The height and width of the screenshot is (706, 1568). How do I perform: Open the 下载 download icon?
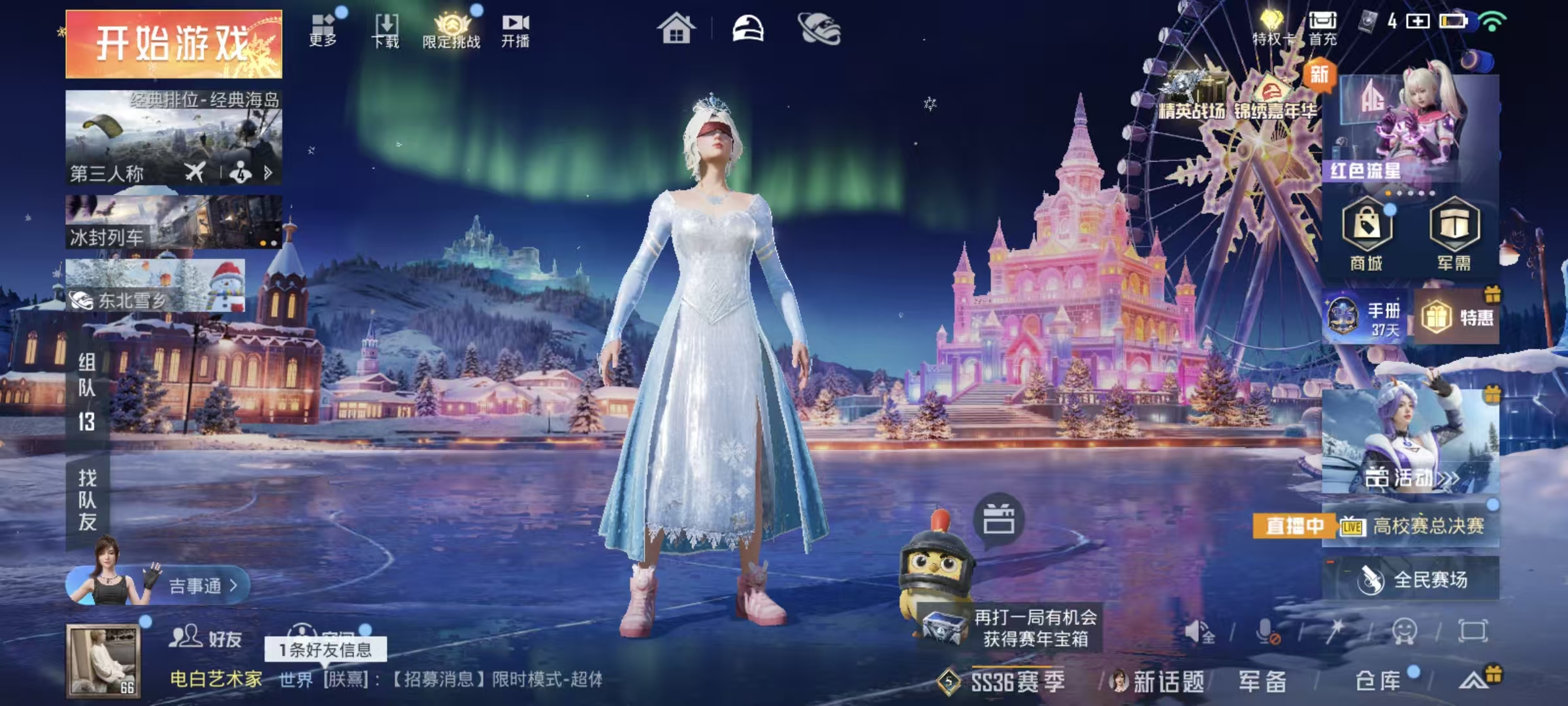385,31
